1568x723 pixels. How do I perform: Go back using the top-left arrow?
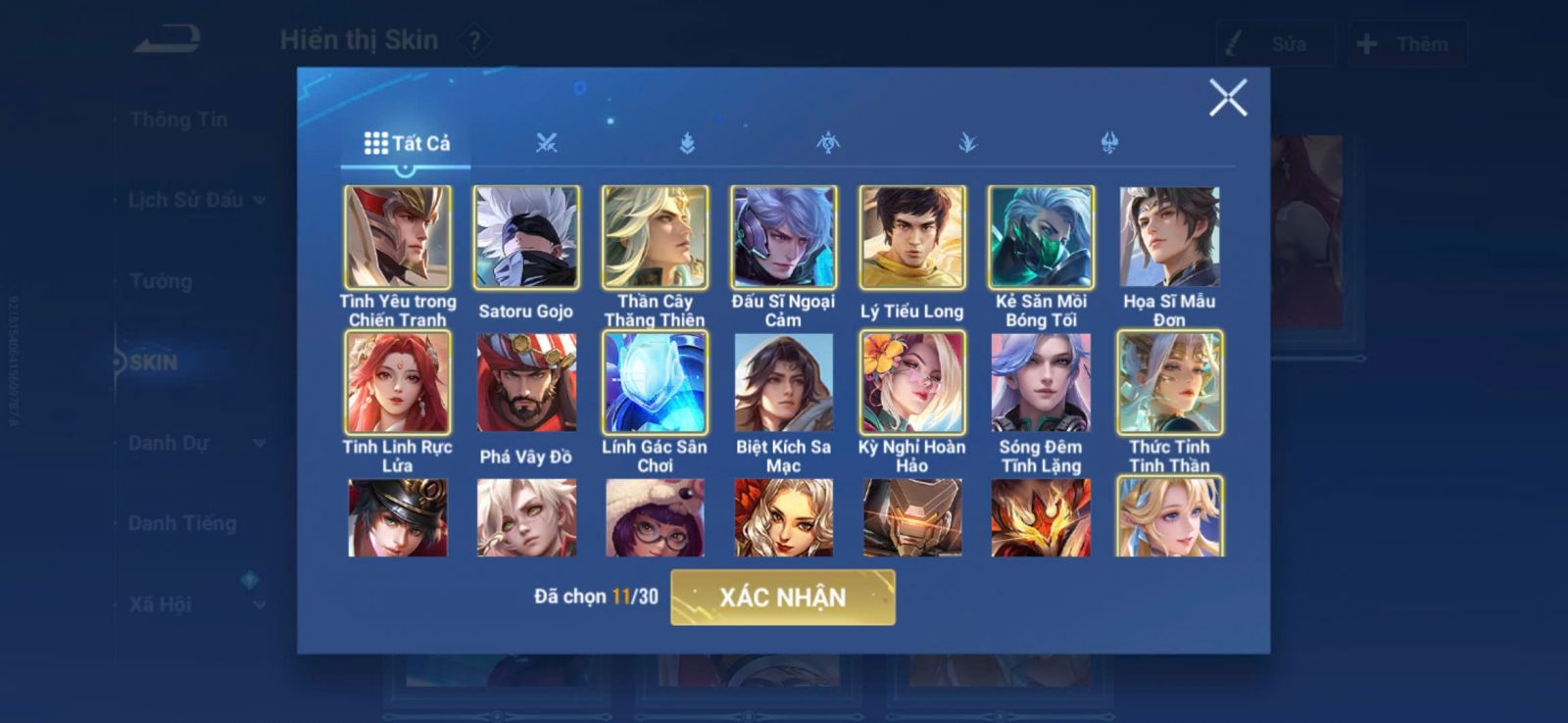pos(167,40)
